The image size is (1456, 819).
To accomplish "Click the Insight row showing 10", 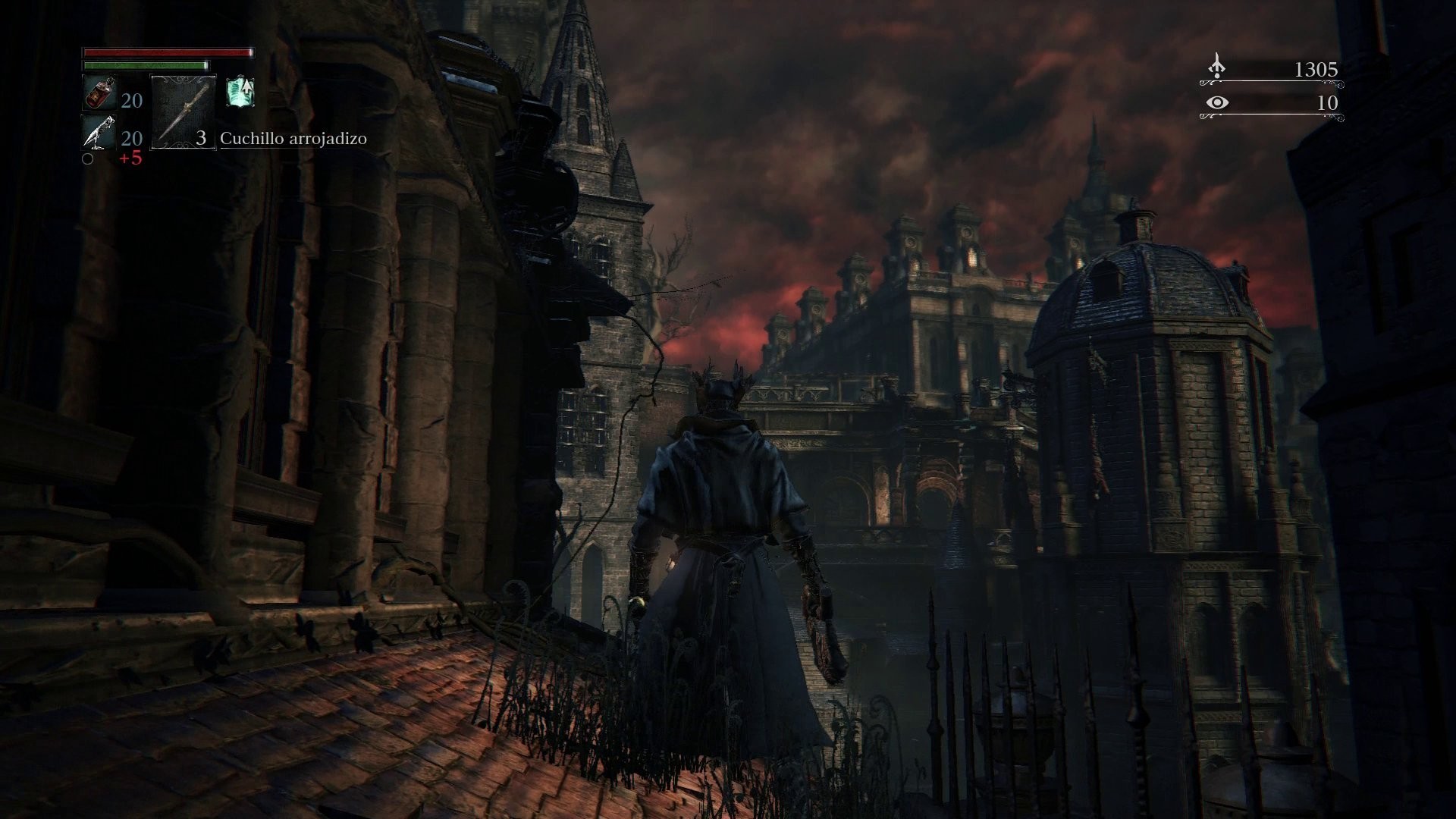I will point(1274,104).
